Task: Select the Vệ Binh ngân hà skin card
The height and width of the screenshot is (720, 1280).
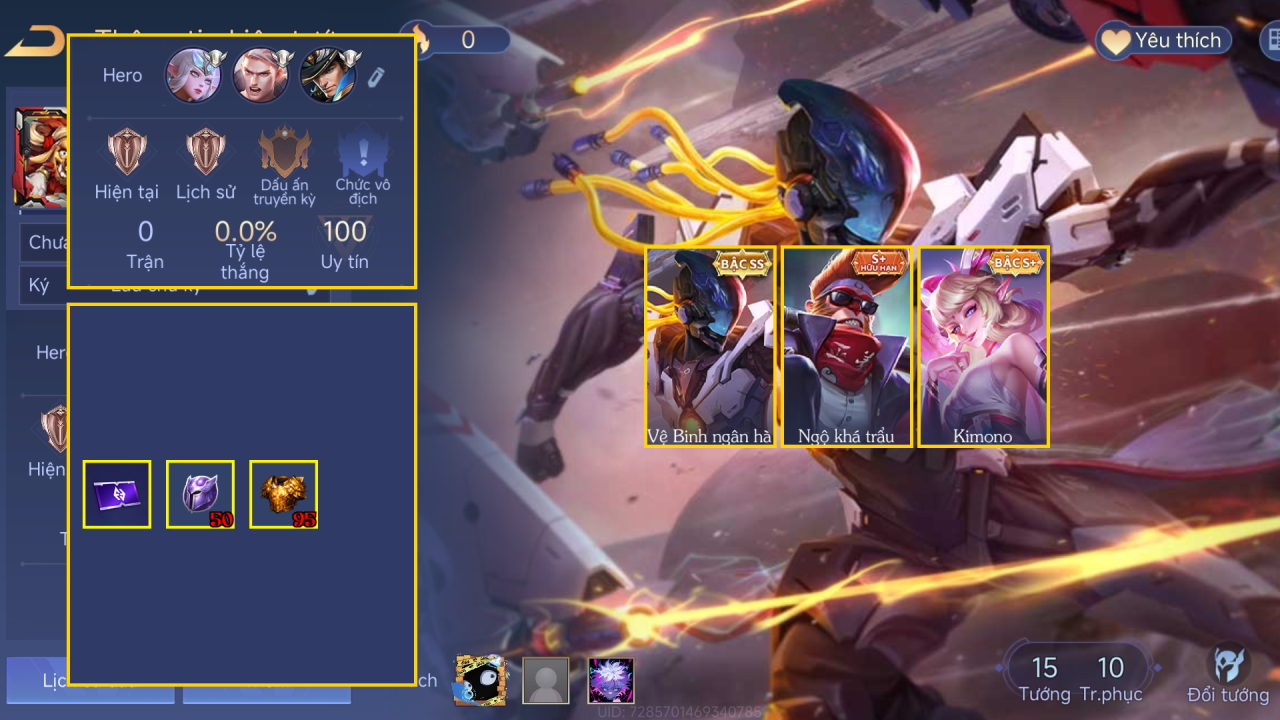Action: tap(710, 346)
